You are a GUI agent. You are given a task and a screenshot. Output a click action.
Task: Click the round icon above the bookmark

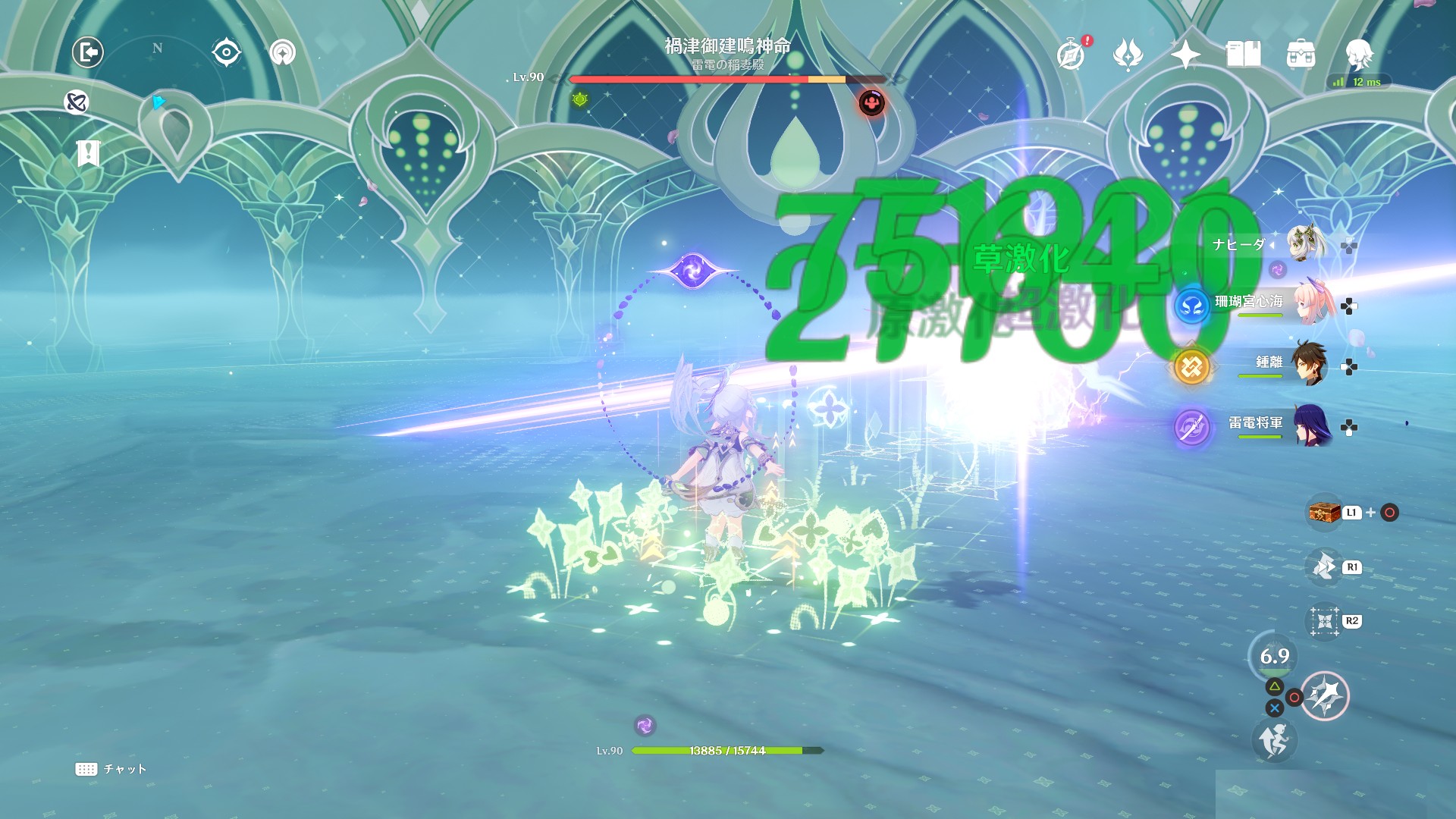tap(77, 102)
